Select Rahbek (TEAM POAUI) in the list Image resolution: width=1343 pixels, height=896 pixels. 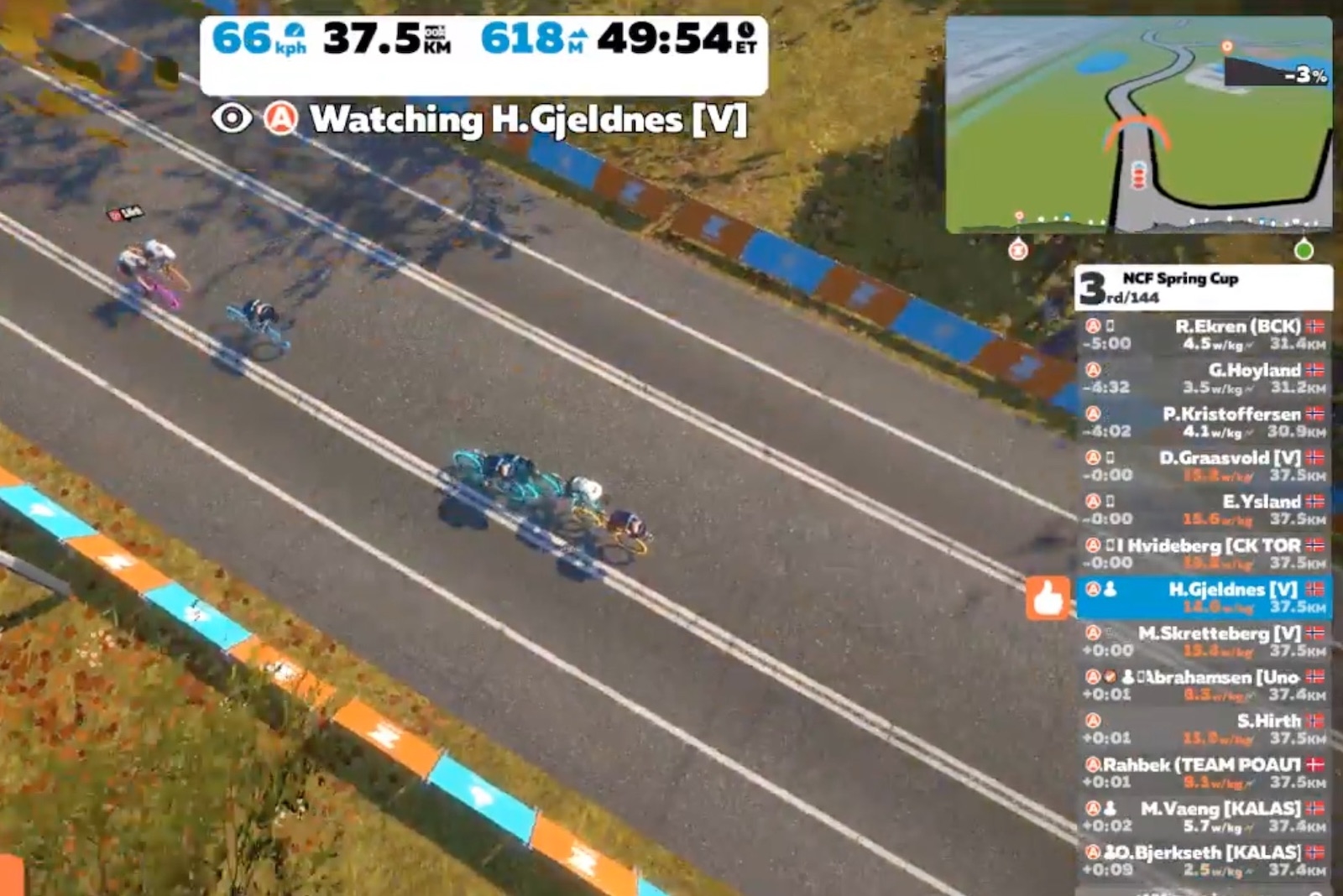pyautogui.click(x=1204, y=772)
